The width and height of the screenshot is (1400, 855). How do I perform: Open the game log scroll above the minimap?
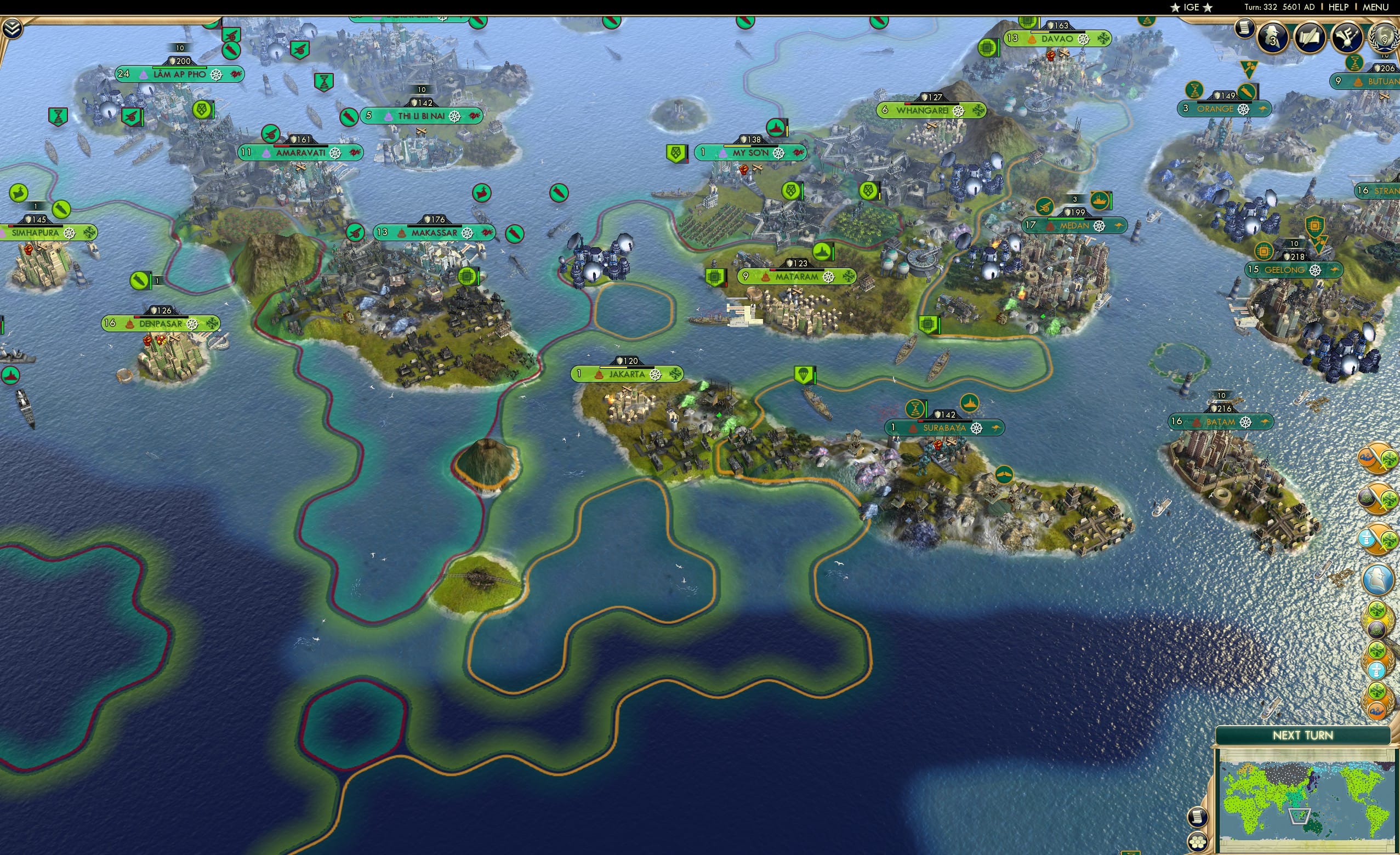point(1199,817)
